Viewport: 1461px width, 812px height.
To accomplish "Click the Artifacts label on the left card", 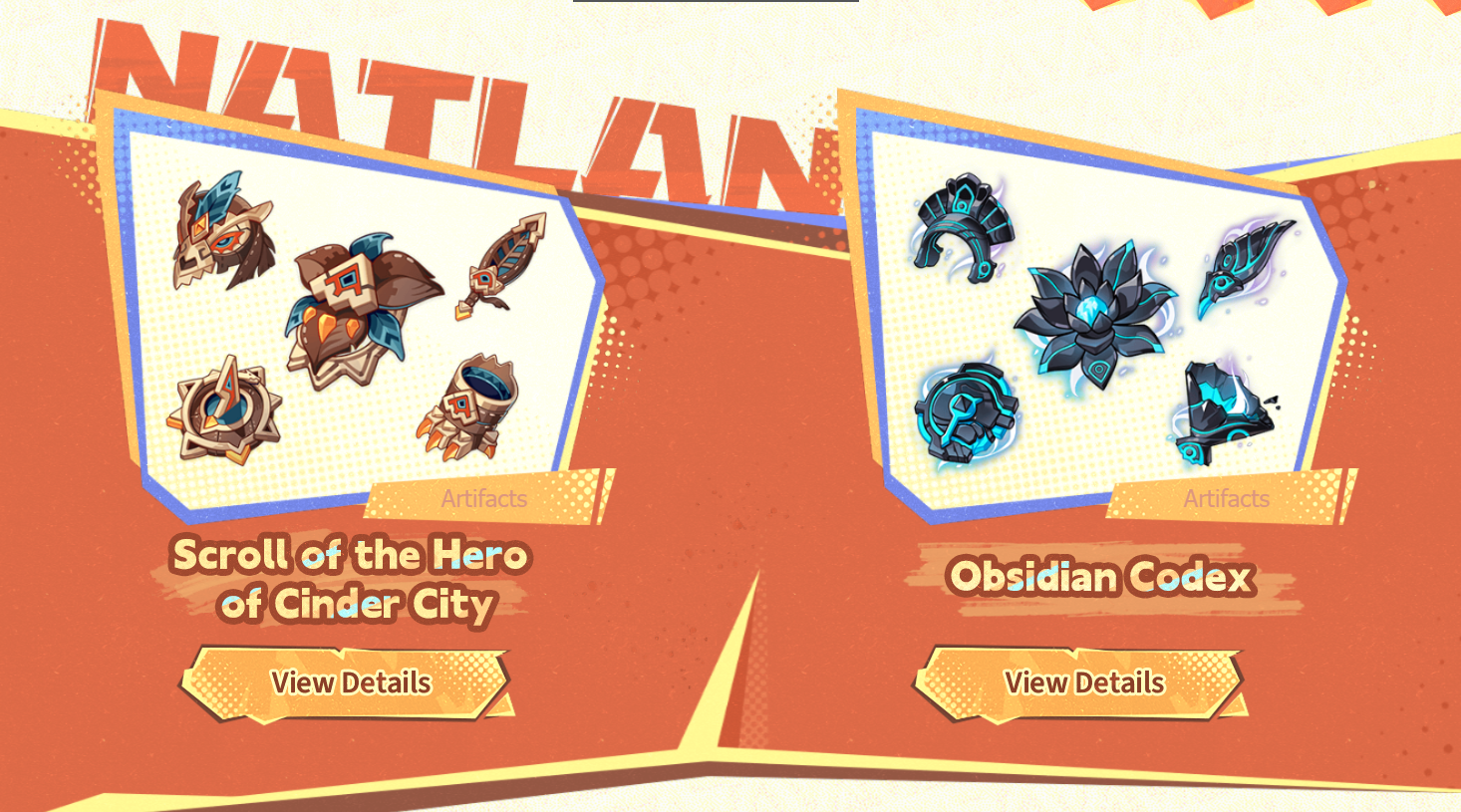I will tap(486, 499).
